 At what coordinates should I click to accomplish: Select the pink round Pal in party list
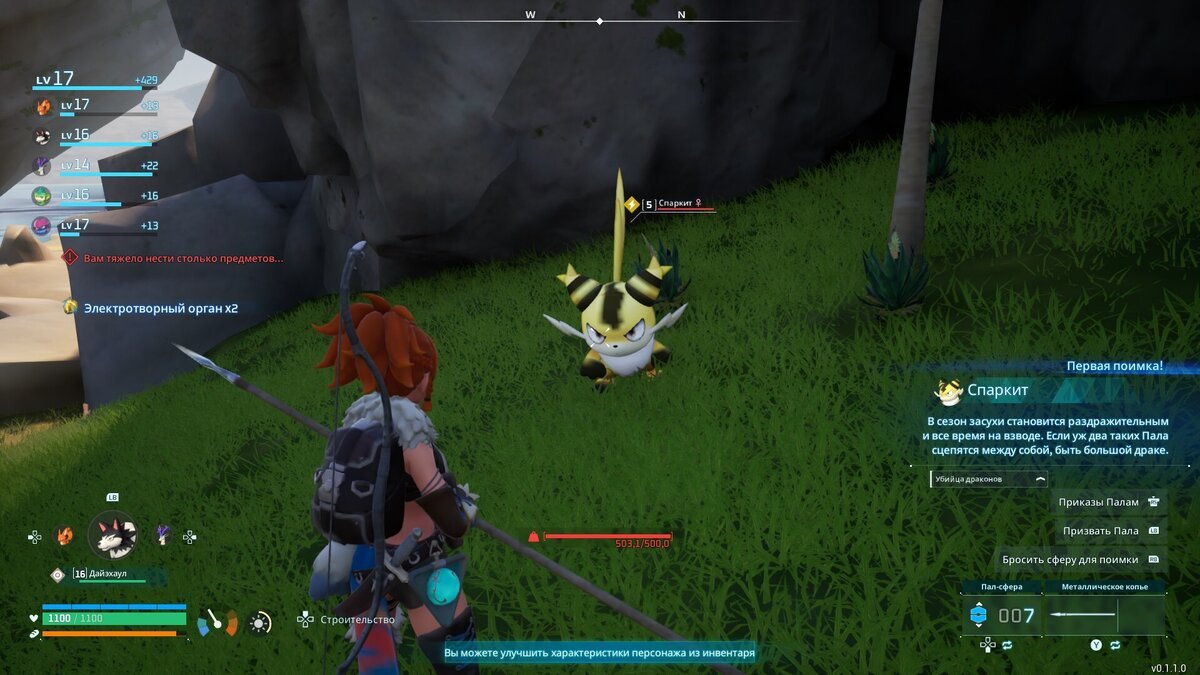click(41, 226)
